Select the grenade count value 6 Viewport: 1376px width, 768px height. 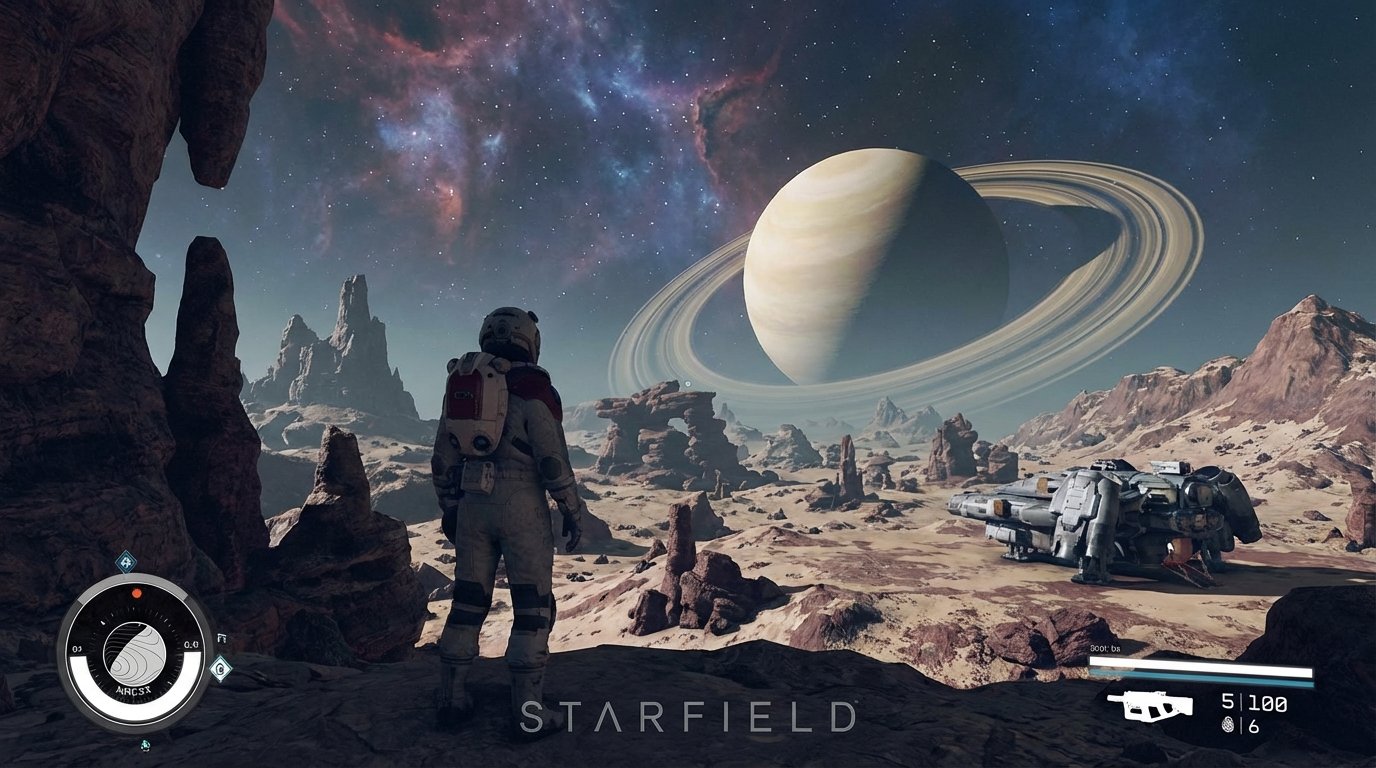(1253, 725)
